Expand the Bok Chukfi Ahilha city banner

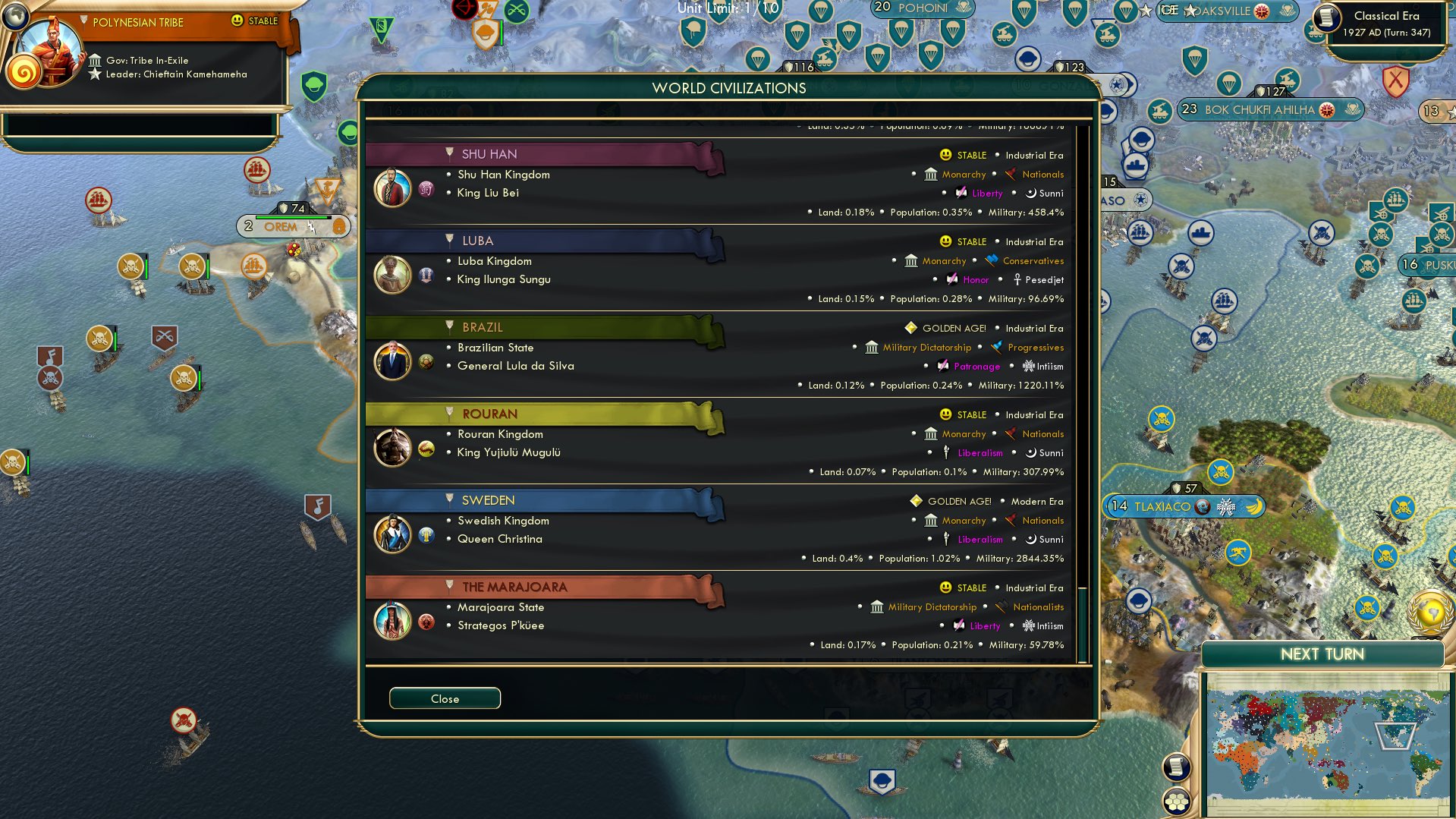click(x=1271, y=109)
